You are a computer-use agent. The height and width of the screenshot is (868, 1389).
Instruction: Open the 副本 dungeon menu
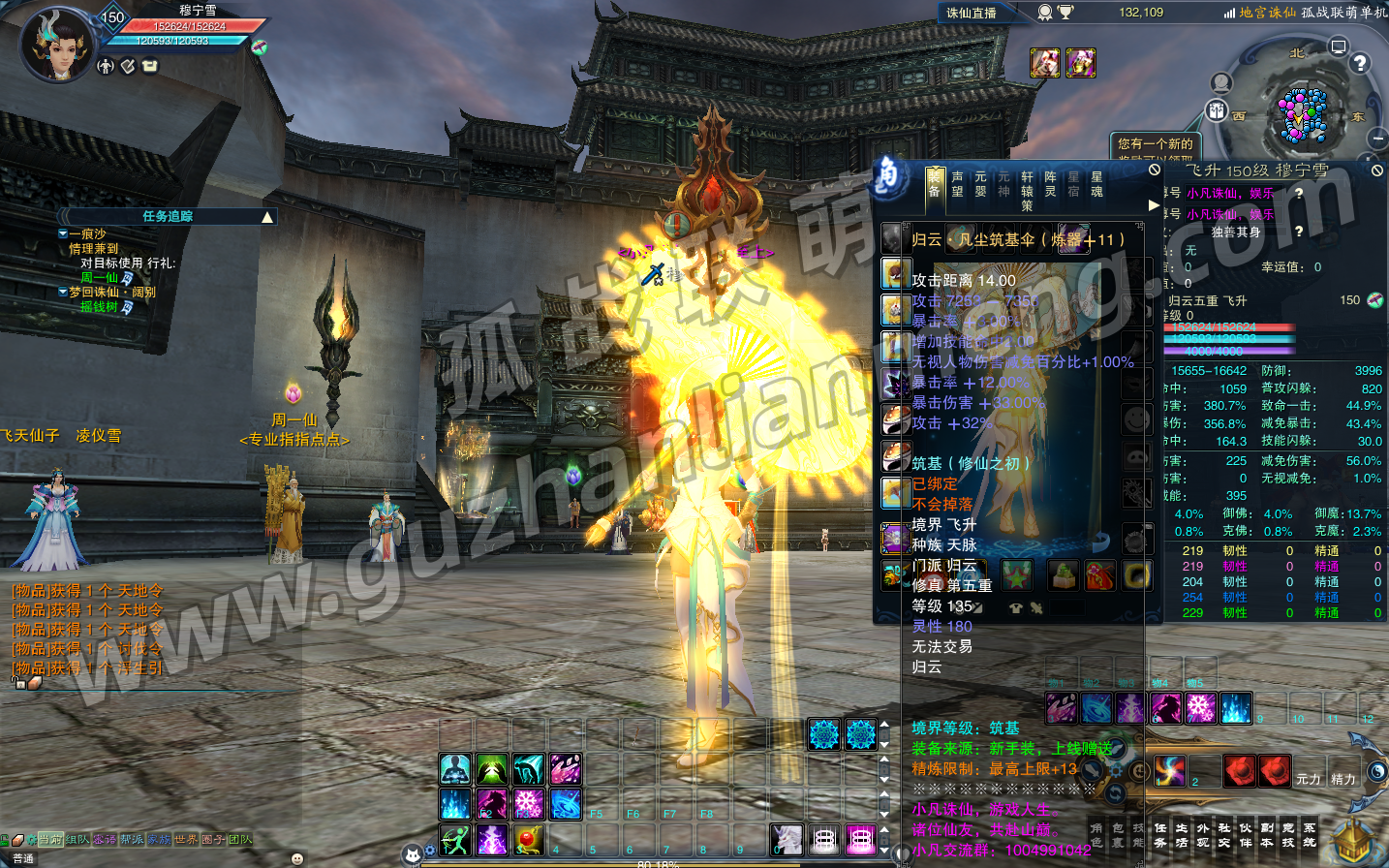pos(1267,835)
